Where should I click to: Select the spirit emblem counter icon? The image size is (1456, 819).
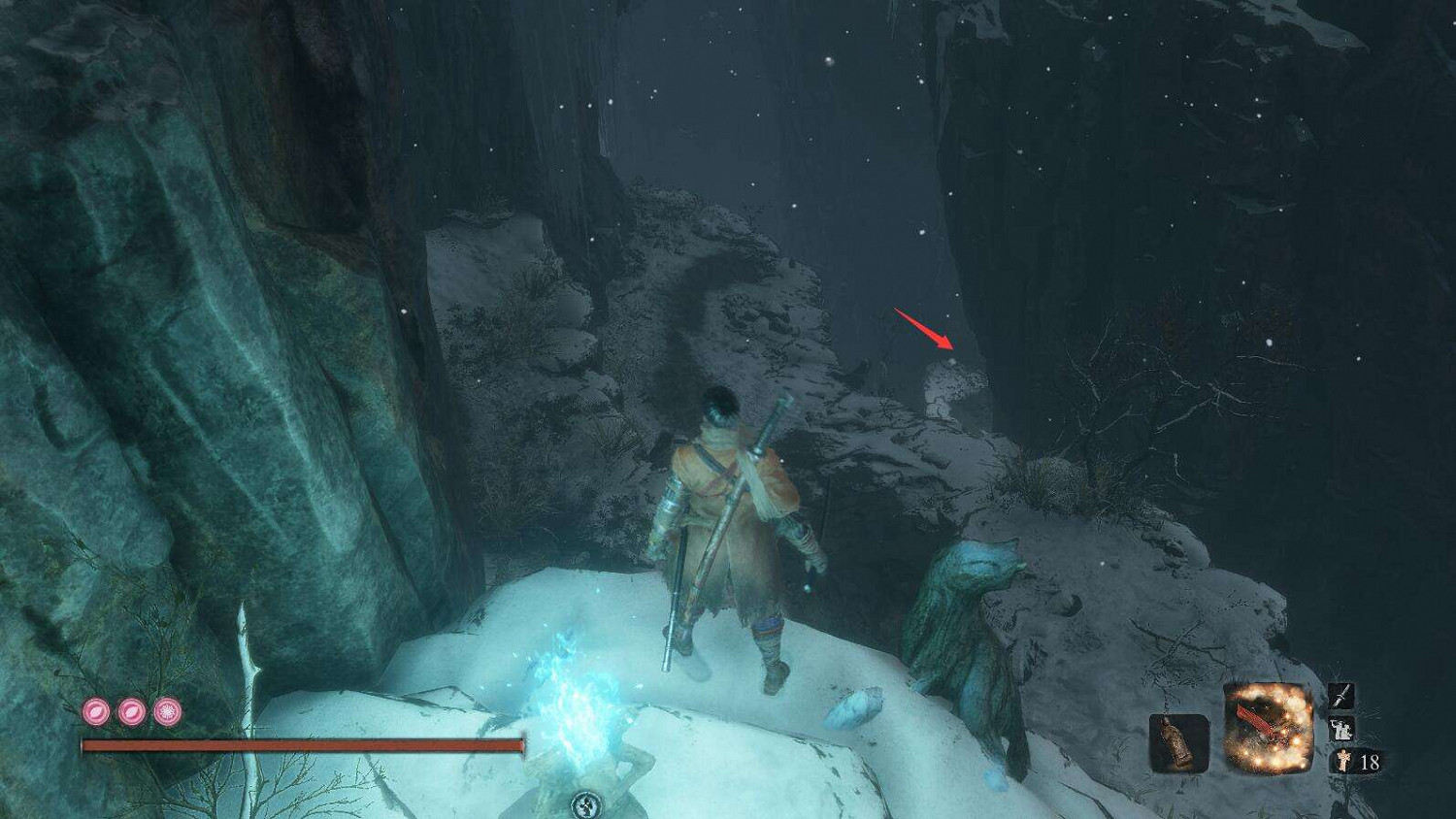(x=1343, y=760)
